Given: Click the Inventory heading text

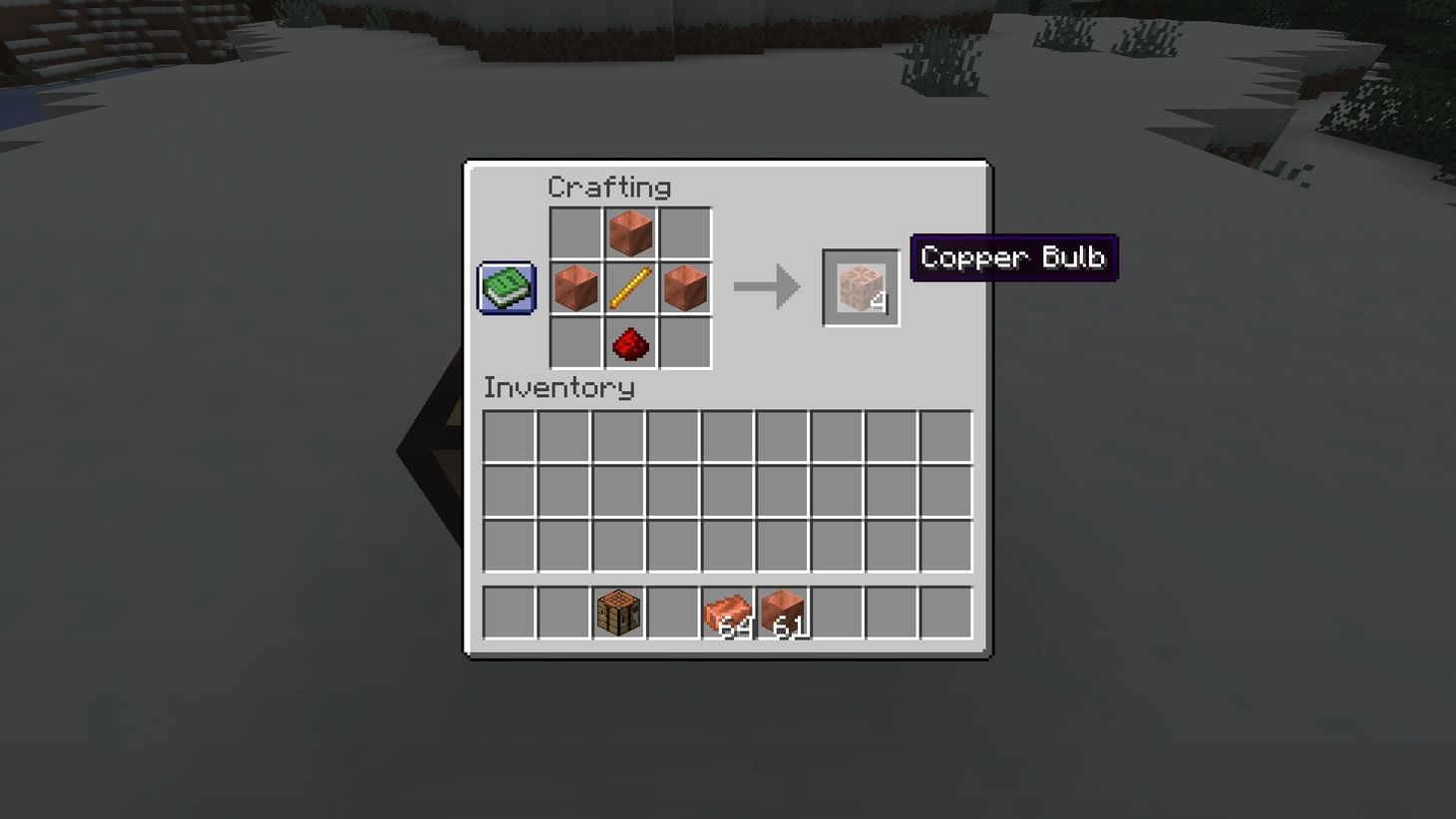Looking at the screenshot, I should pos(558,389).
